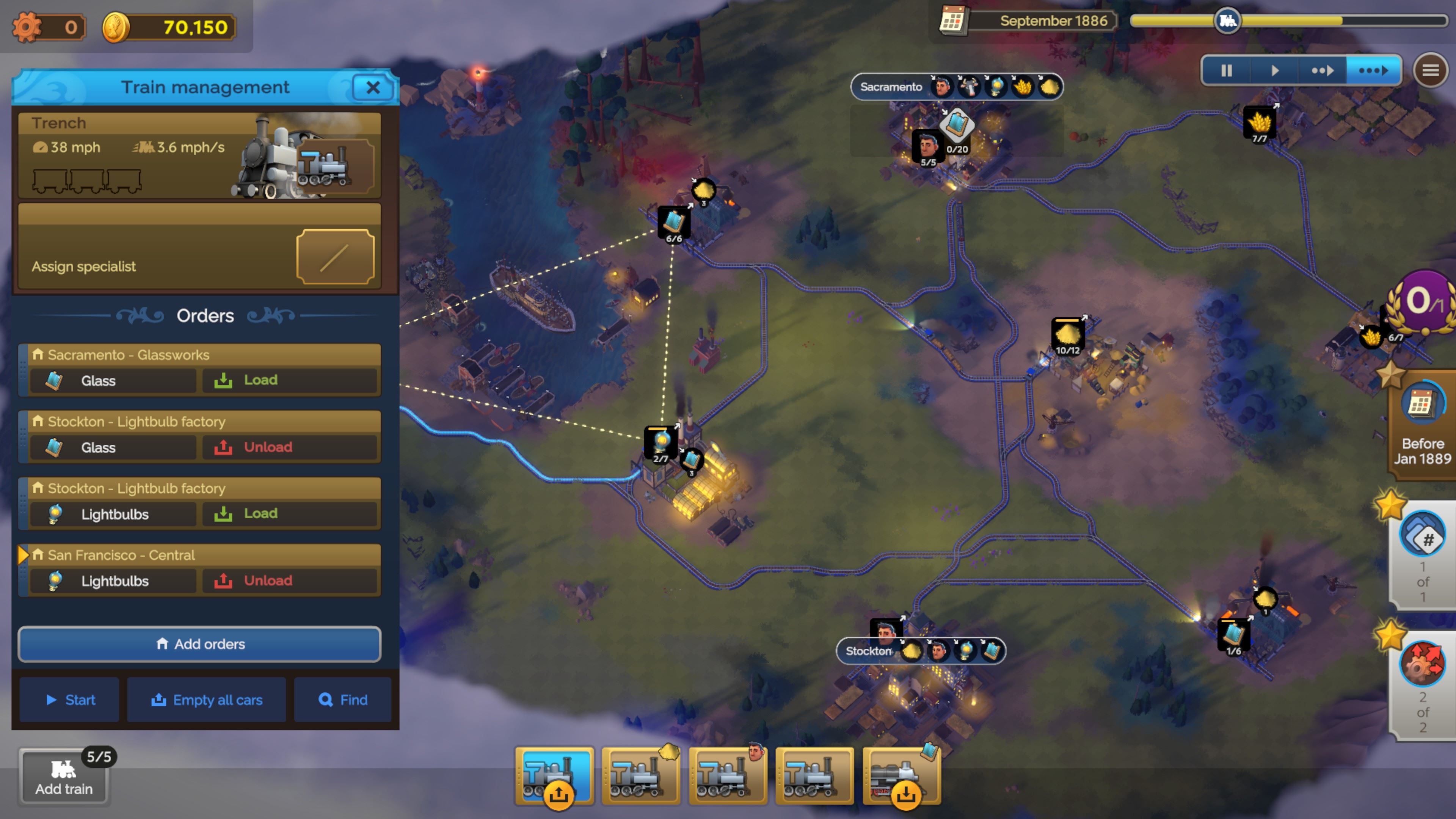This screenshot has height=819, width=1456.
Task: Click Empty all cars
Action: click(x=206, y=700)
